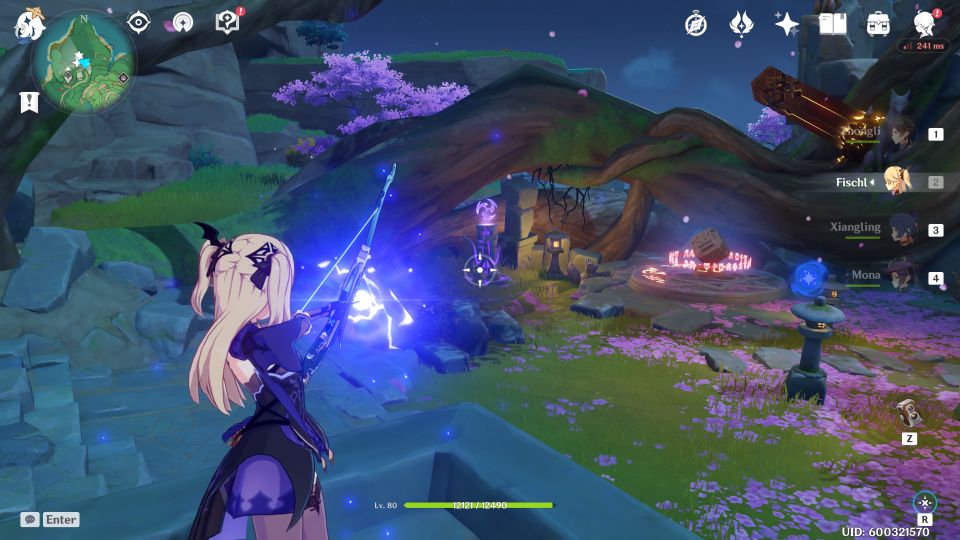
Task: Open the winged battle pass icon
Action: tap(741, 24)
